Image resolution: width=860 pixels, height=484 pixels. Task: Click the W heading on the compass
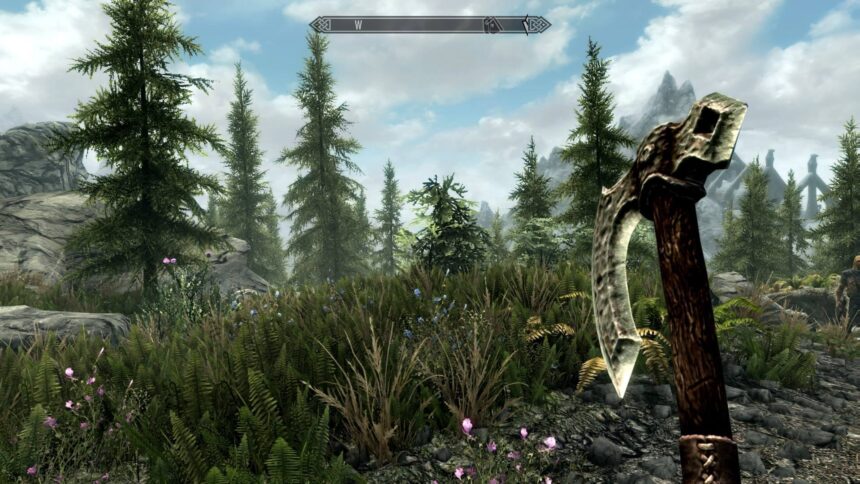pyautogui.click(x=358, y=24)
